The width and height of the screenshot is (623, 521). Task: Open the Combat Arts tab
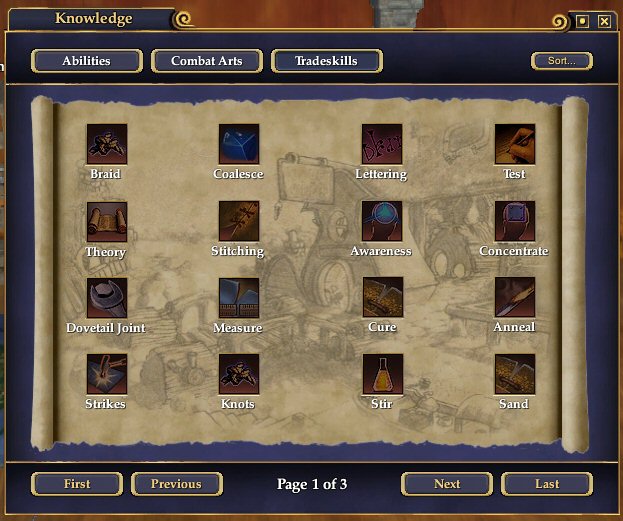click(x=207, y=61)
